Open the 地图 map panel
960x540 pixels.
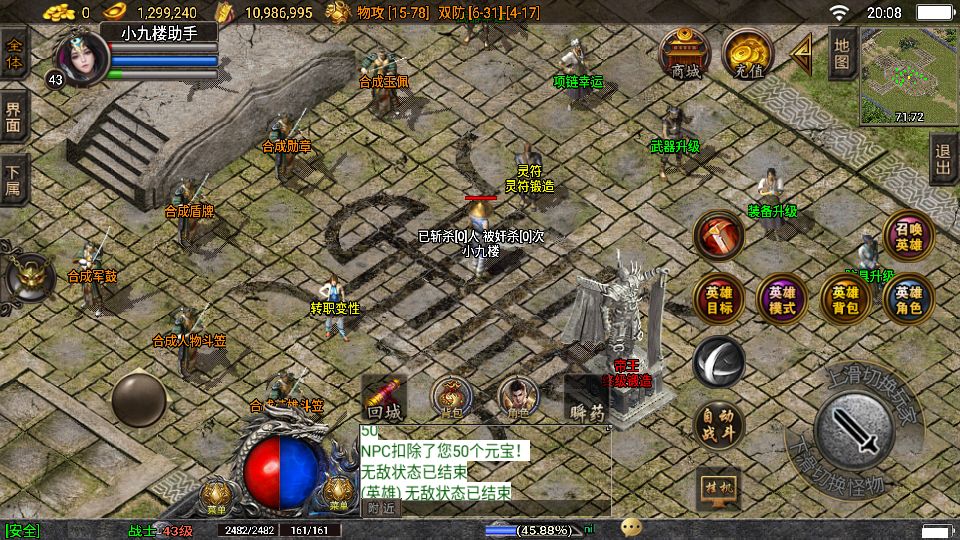click(x=841, y=54)
